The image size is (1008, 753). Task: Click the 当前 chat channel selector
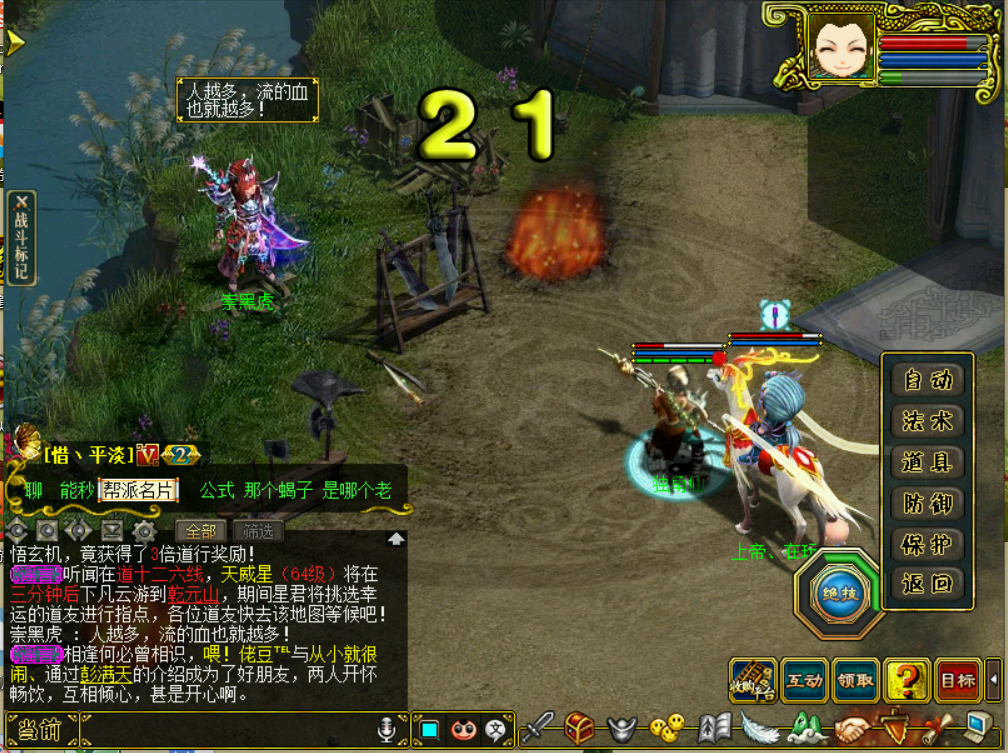[x=39, y=731]
